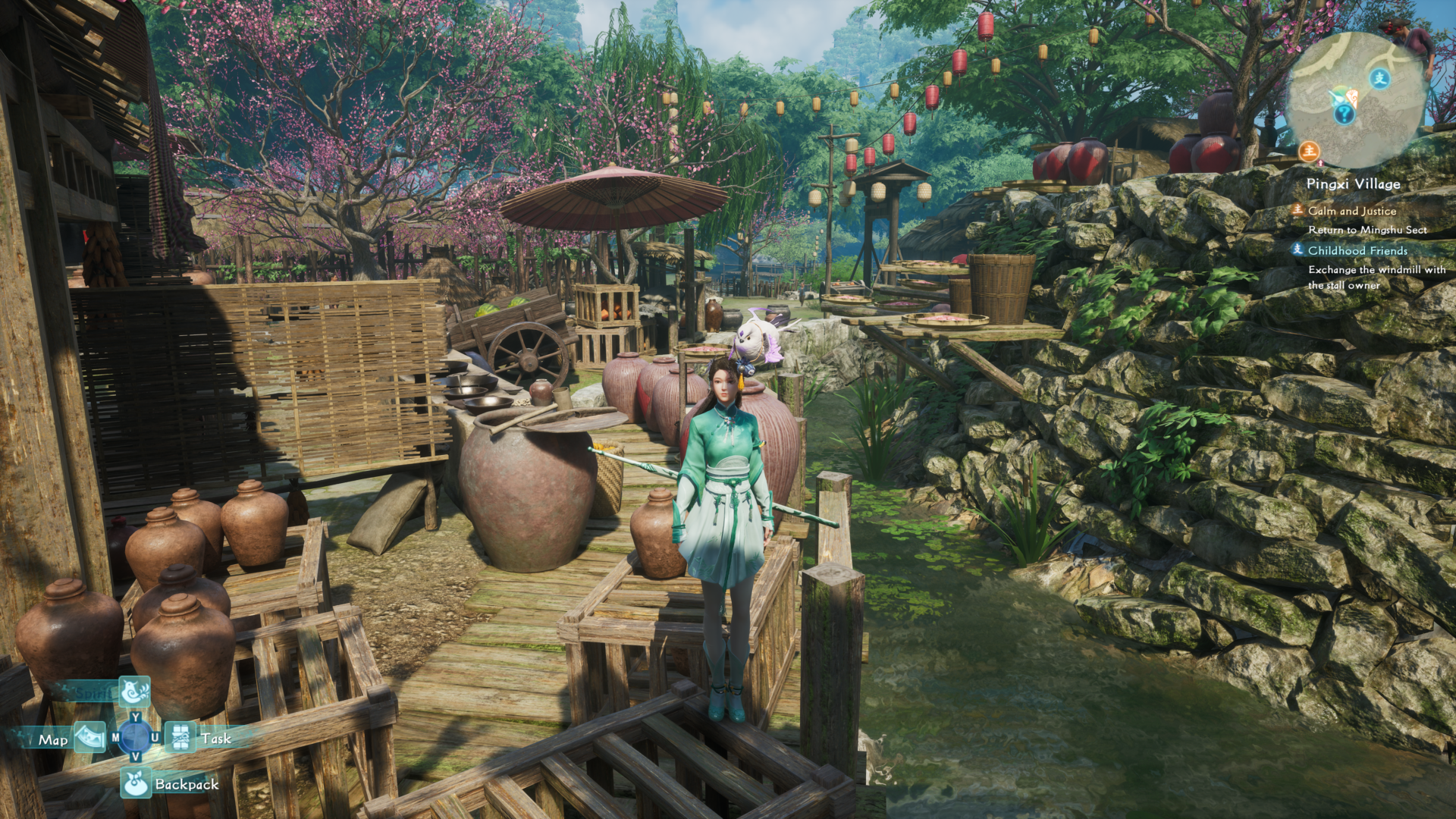Click the orange main quest marker at the minimap edge
The width and height of the screenshot is (1456, 819).
(x=1309, y=151)
